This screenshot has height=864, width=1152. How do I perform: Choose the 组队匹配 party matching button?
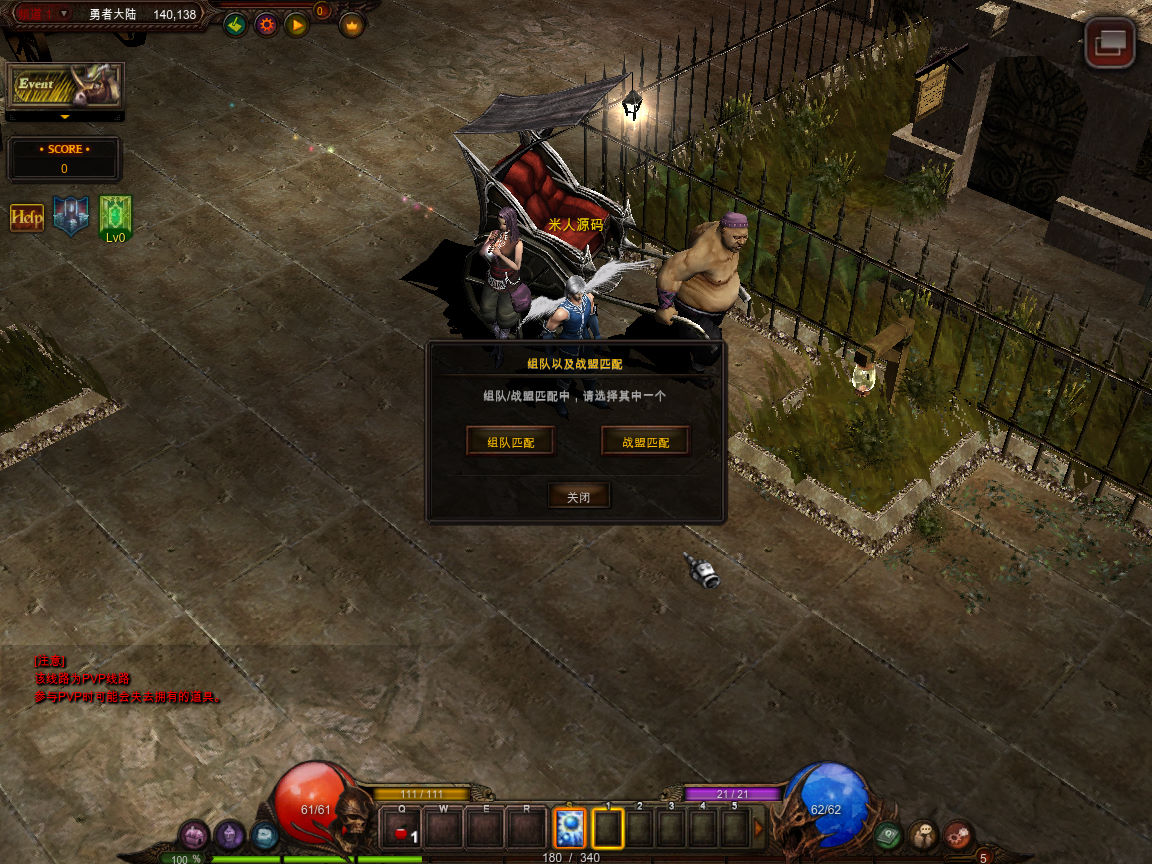tap(510, 441)
